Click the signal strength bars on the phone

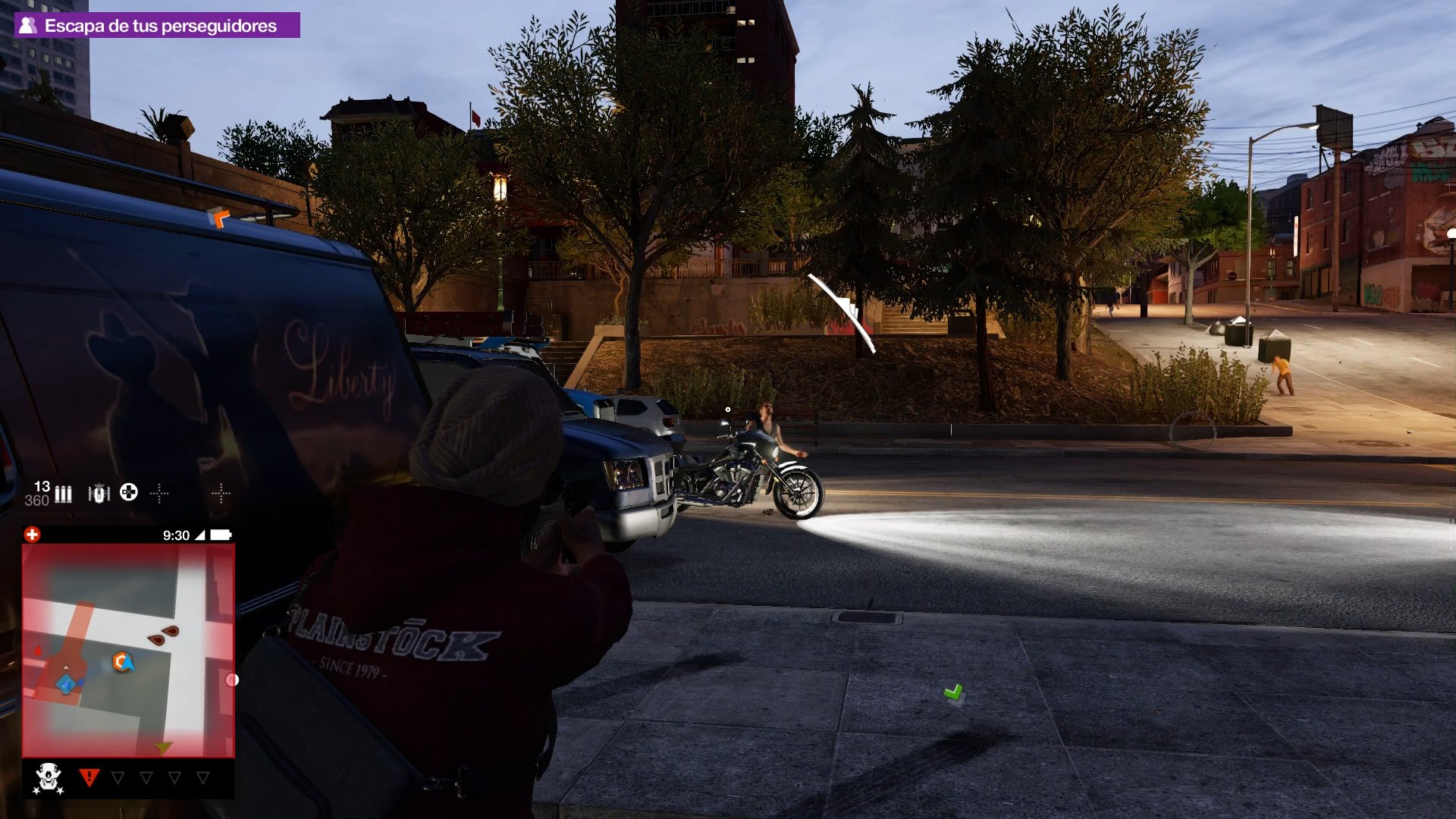coord(200,535)
